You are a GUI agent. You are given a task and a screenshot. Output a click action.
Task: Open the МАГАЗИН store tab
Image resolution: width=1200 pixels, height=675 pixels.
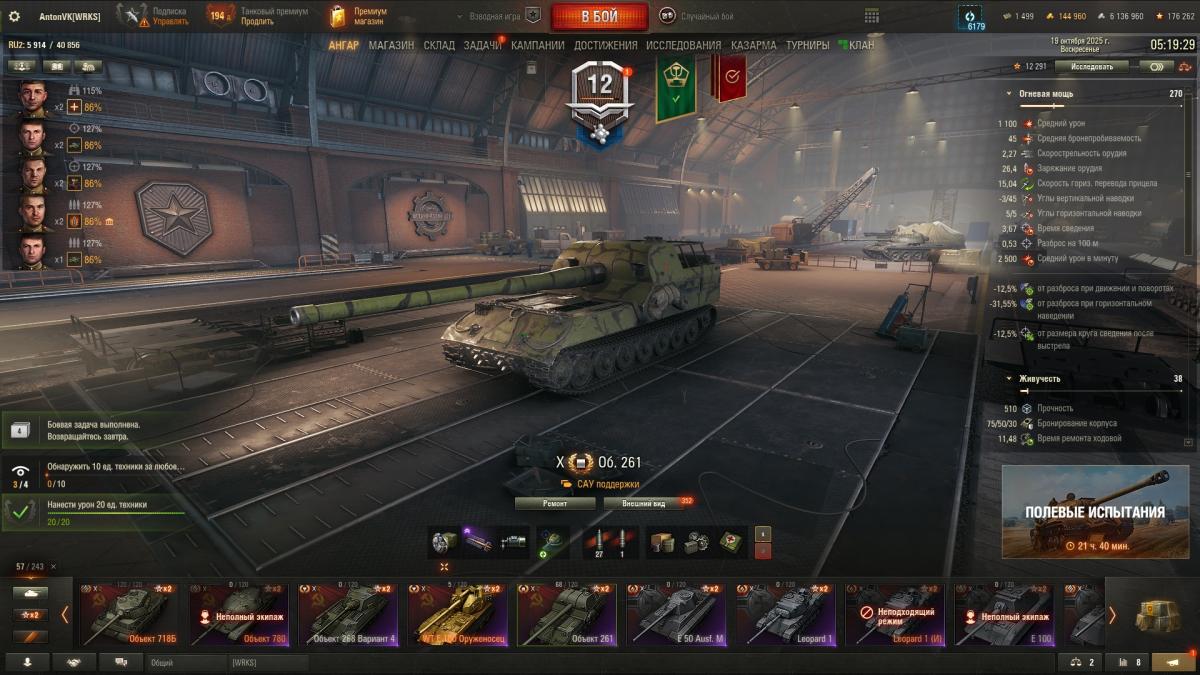click(391, 45)
